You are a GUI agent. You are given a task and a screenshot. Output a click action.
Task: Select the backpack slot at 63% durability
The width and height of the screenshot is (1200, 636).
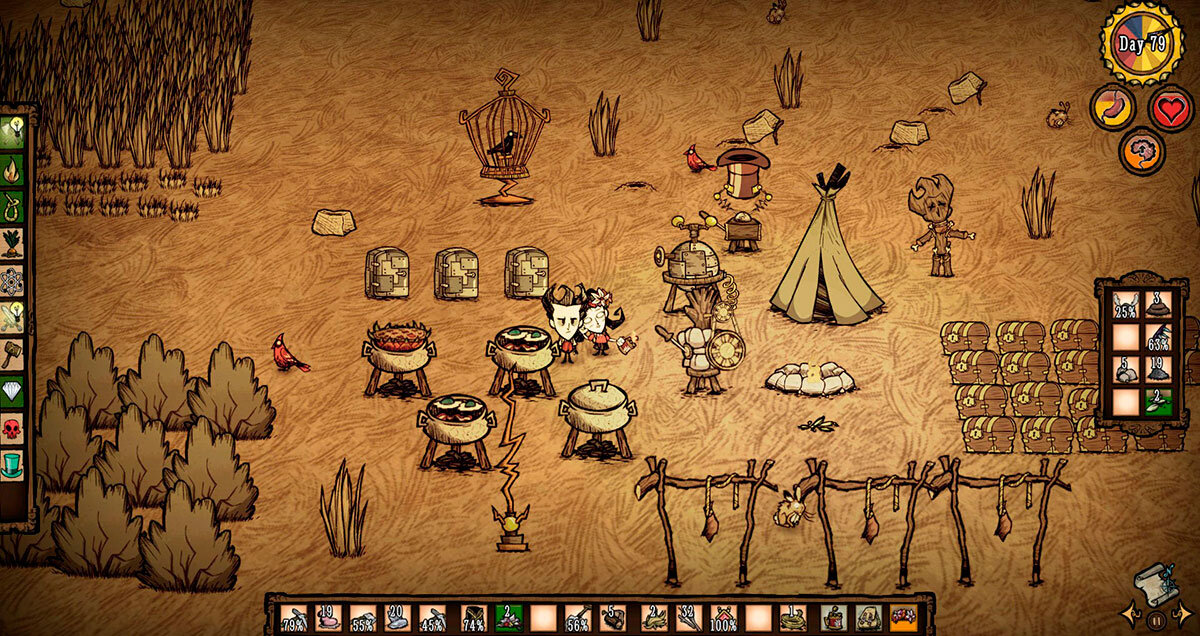[1159, 337]
